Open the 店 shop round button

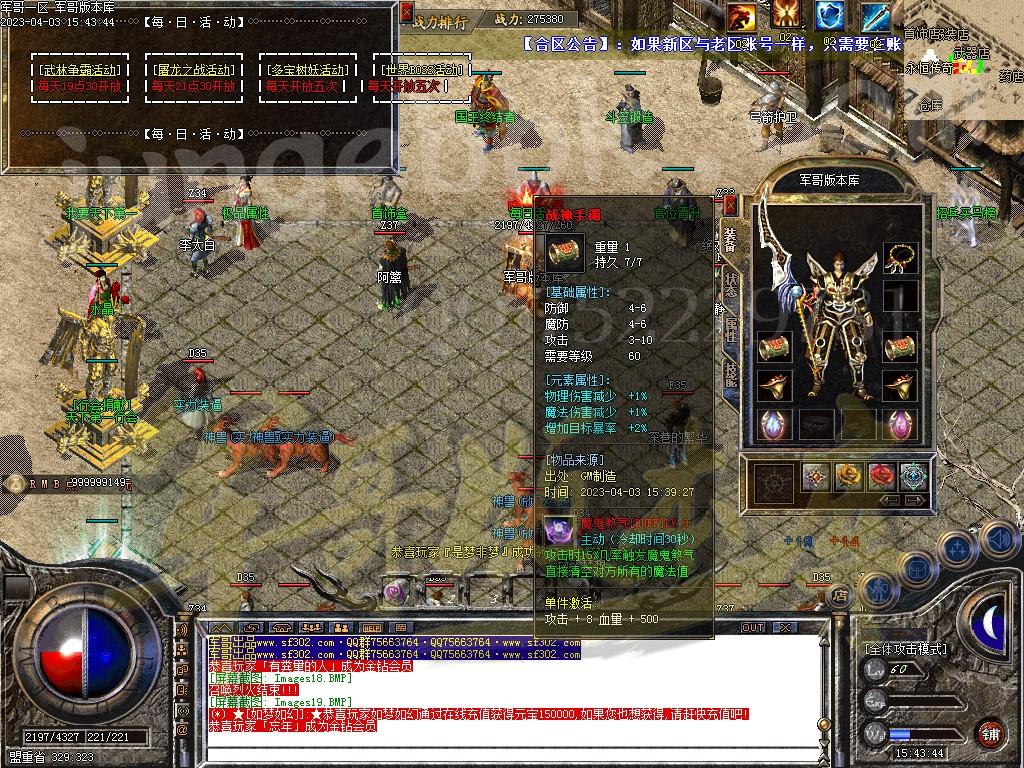coord(840,596)
